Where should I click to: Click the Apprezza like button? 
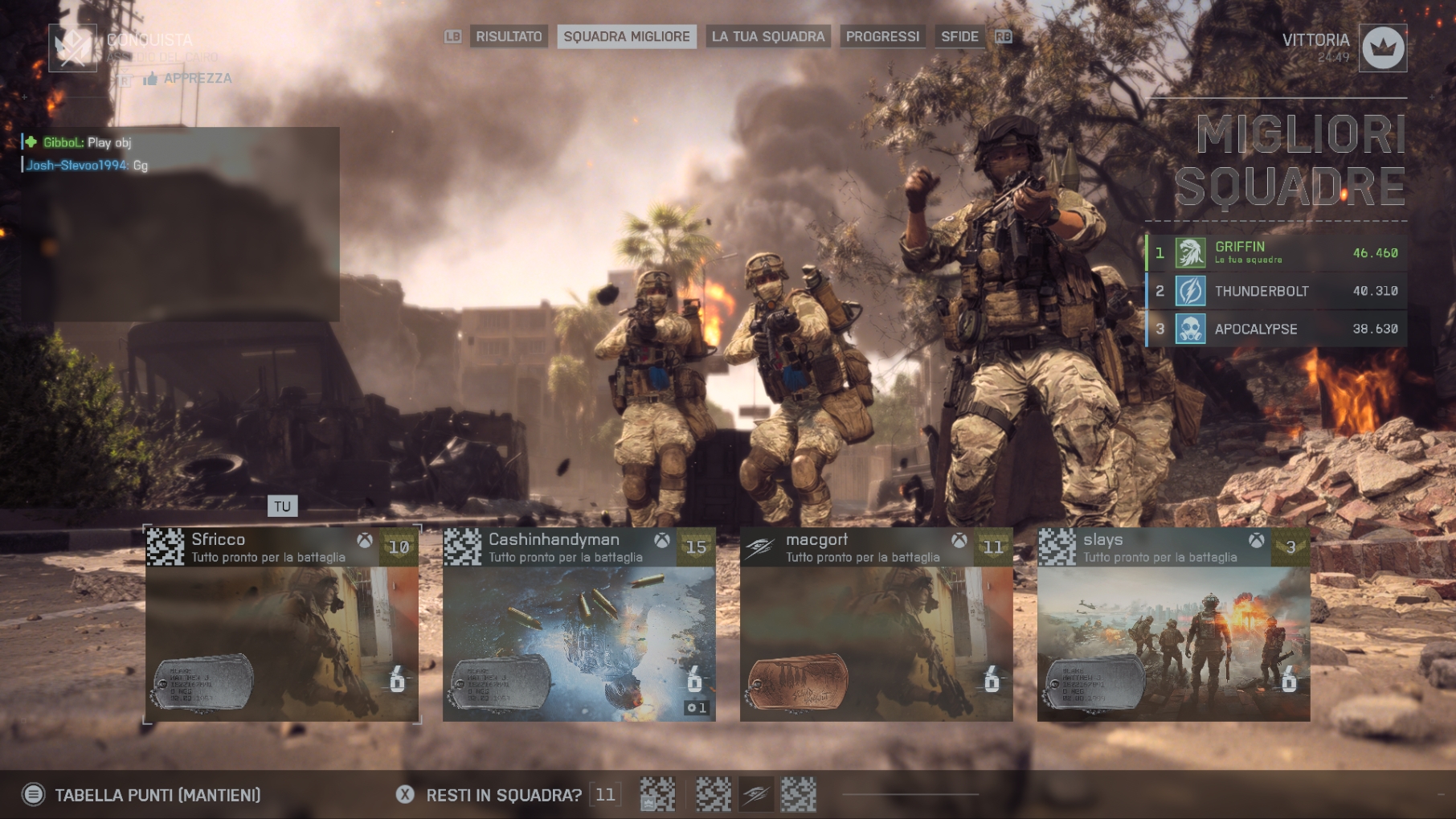(x=188, y=78)
